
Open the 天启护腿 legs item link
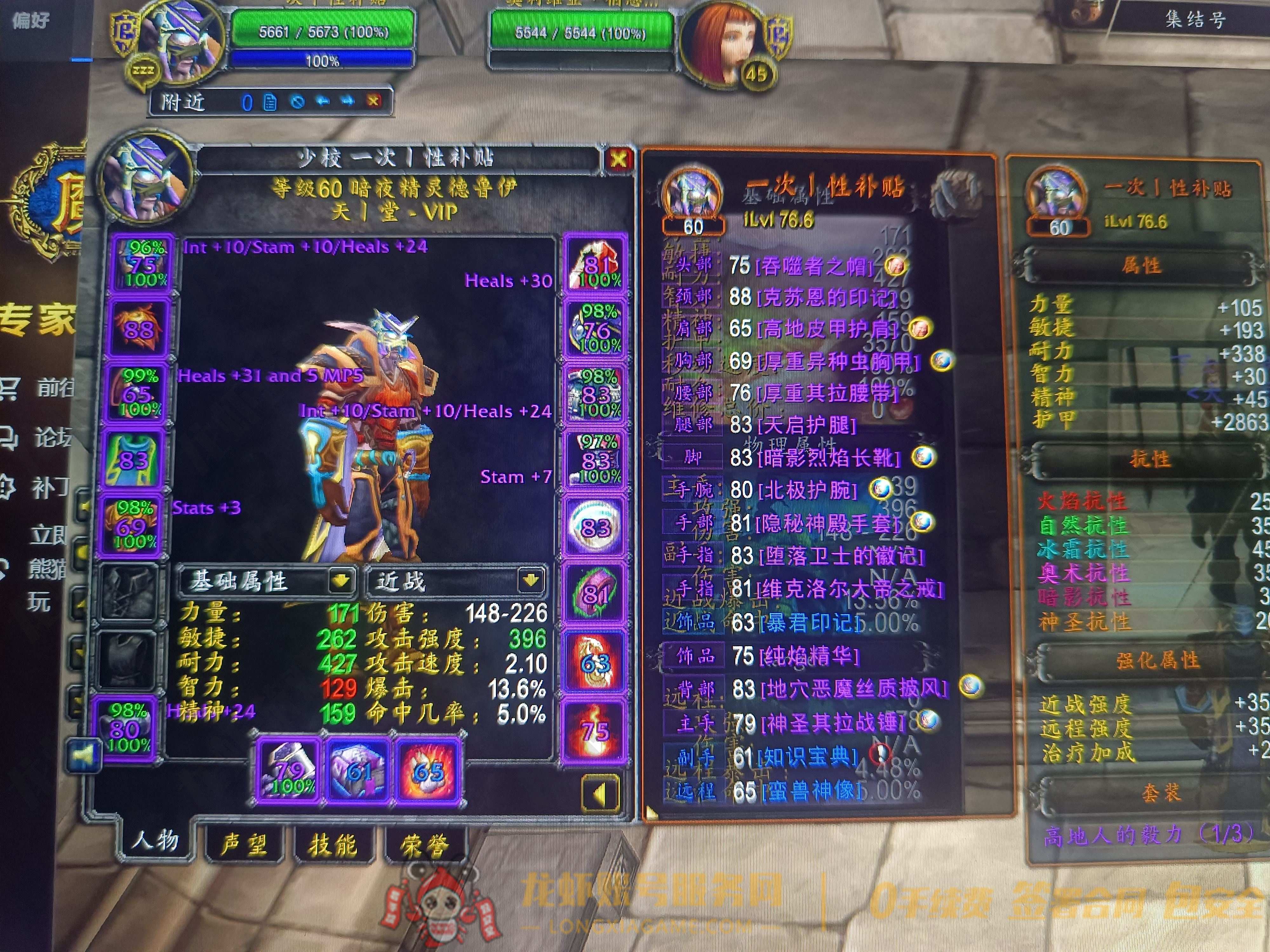pos(806,425)
